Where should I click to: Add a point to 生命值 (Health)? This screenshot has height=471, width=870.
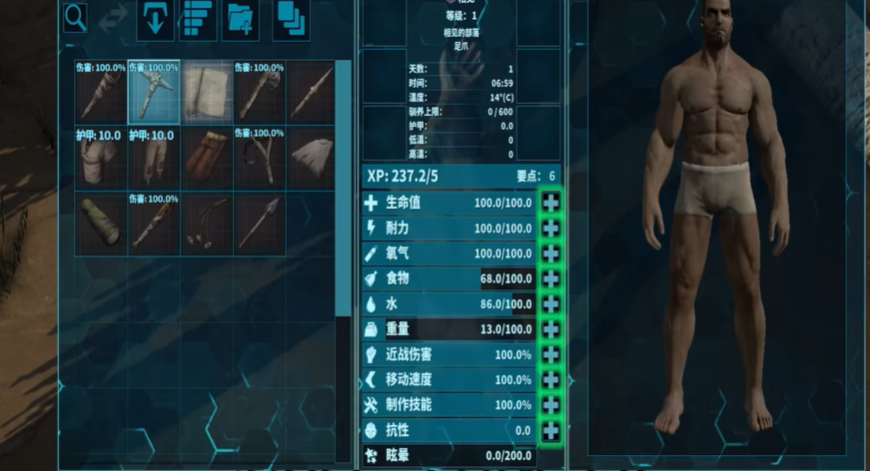(550, 203)
